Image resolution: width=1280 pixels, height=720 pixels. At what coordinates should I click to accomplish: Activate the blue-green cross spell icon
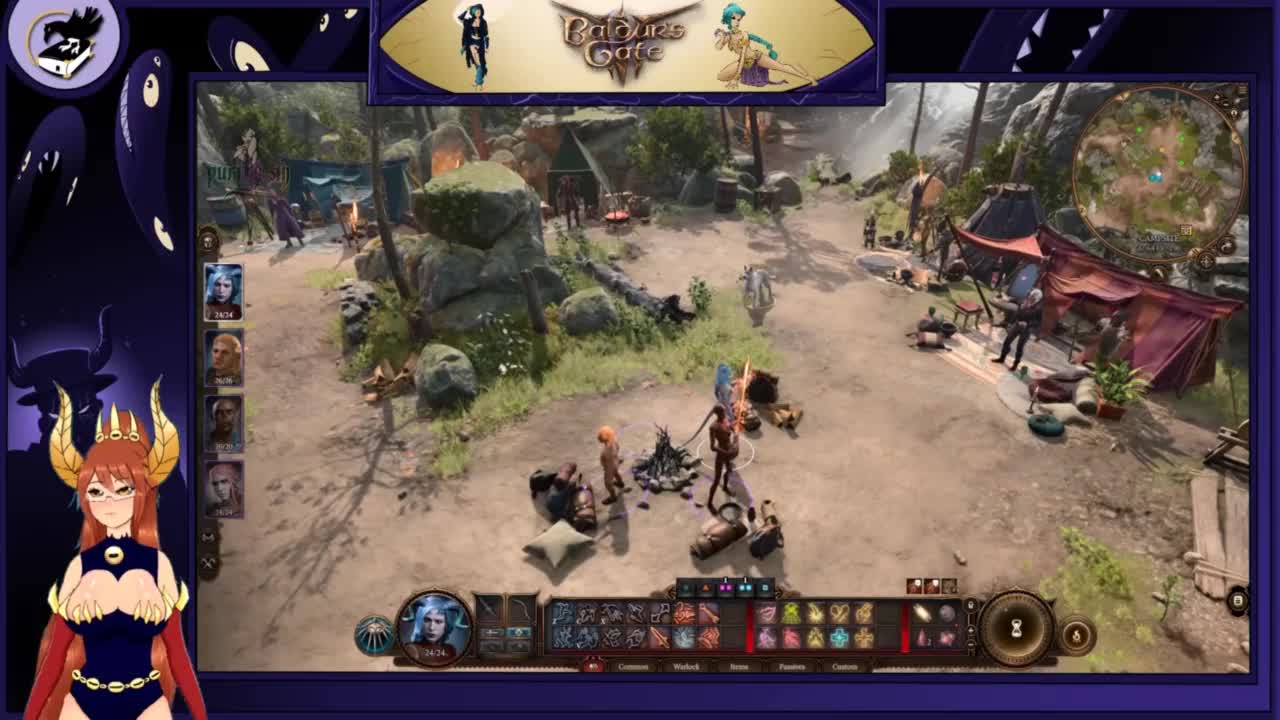tap(840, 637)
